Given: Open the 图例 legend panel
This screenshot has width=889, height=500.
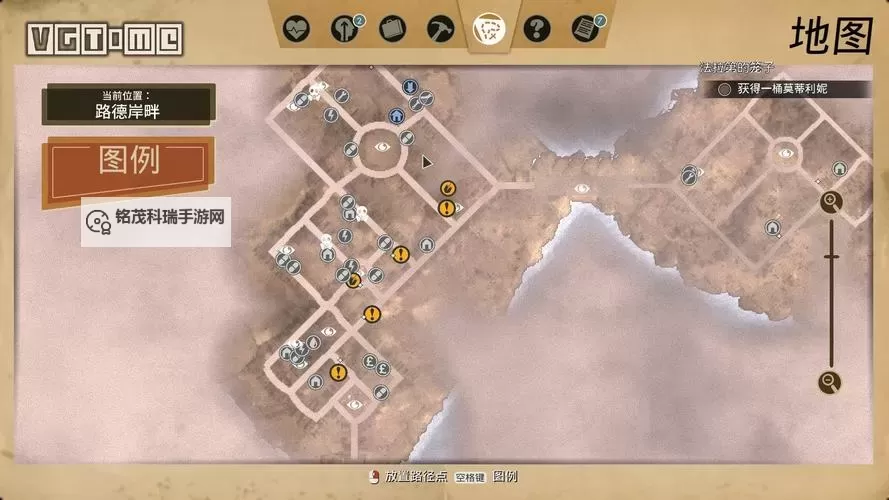Looking at the screenshot, I should (129, 162).
